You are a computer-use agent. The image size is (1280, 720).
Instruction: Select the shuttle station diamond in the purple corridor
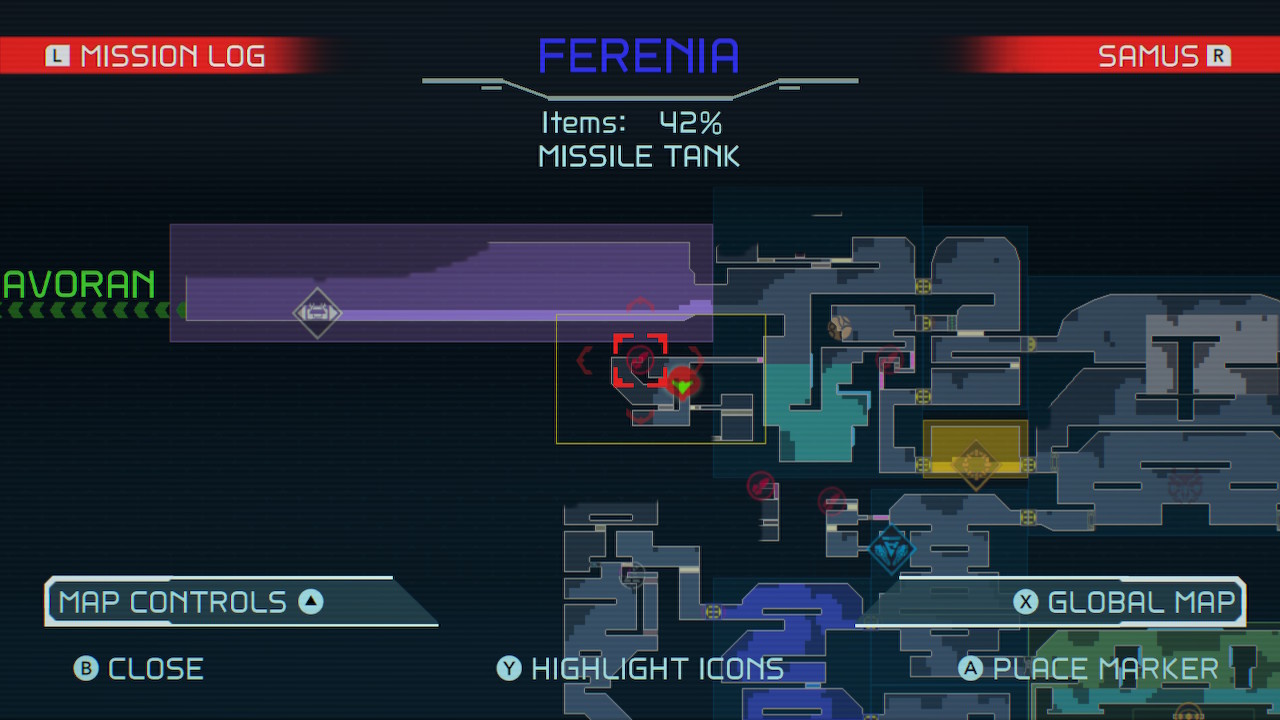pos(318,313)
